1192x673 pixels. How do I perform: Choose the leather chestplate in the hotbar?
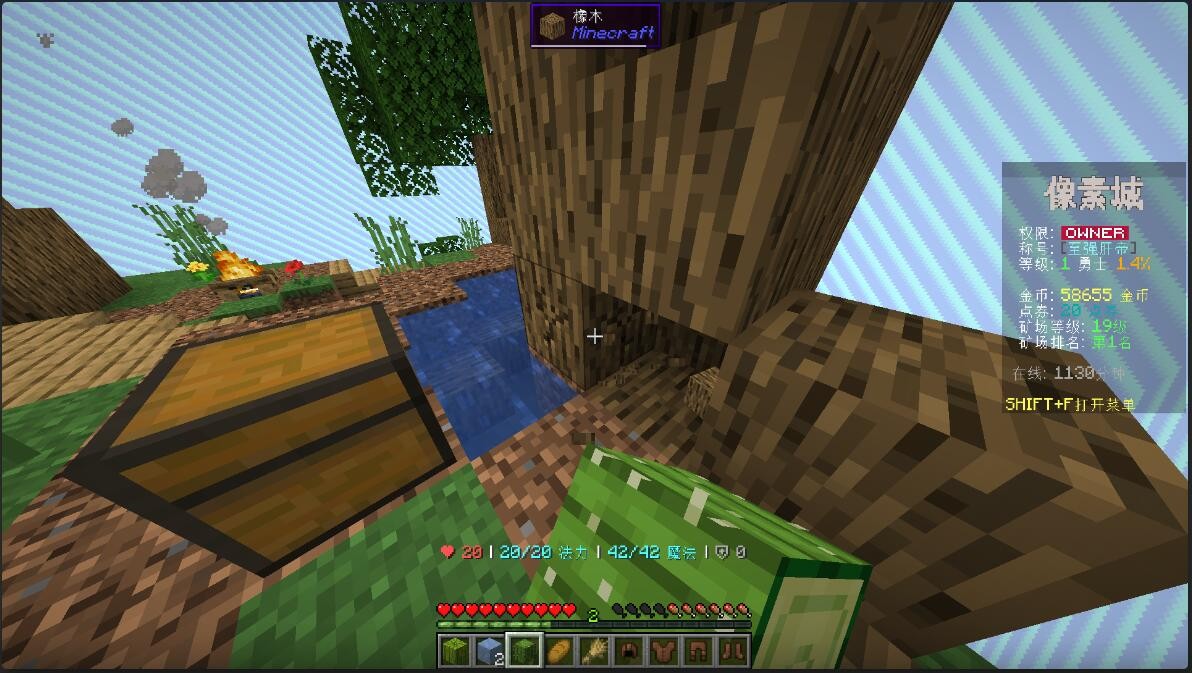pos(663,650)
